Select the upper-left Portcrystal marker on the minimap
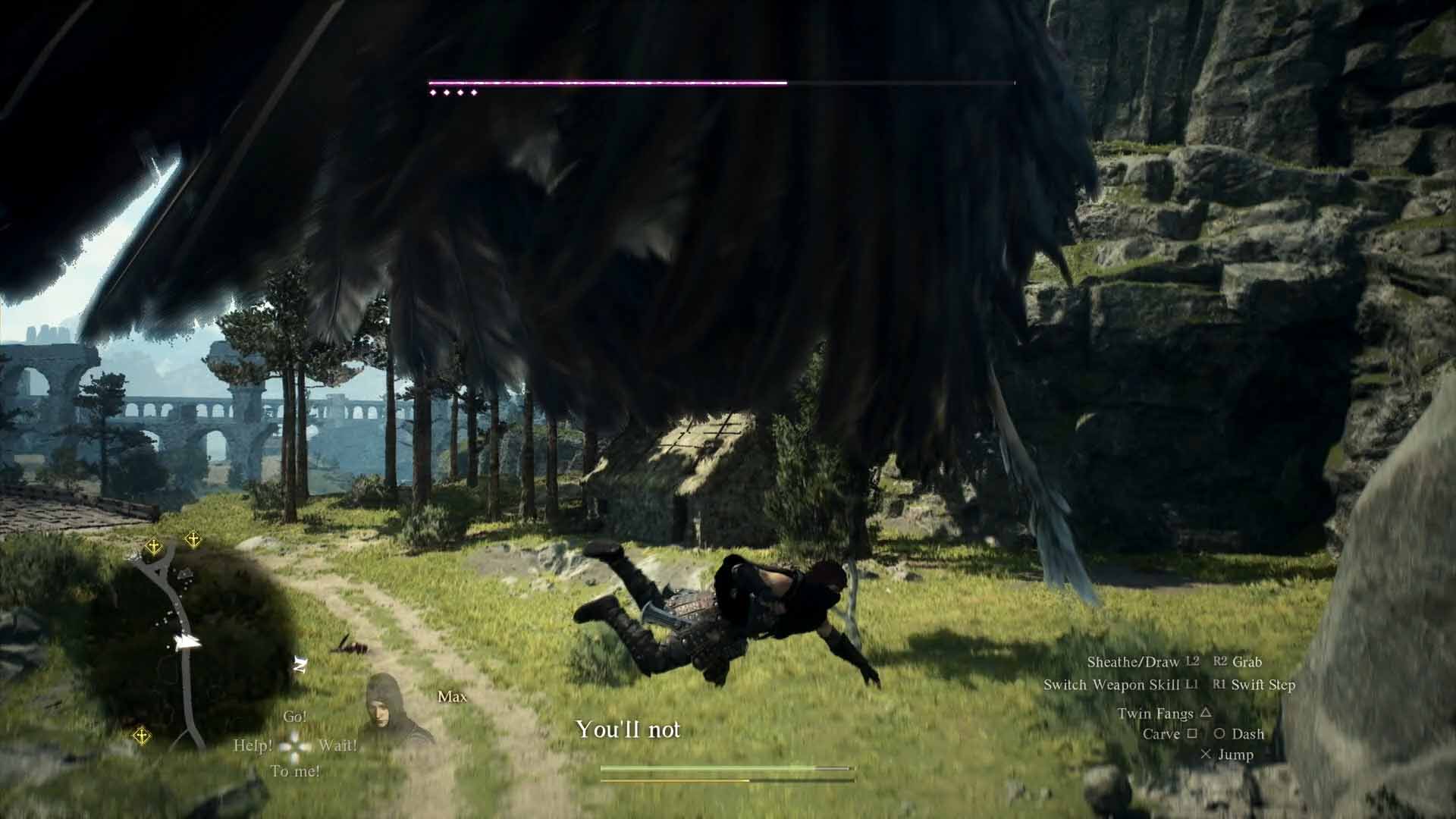Viewport: 1456px width, 819px height. 154,545
